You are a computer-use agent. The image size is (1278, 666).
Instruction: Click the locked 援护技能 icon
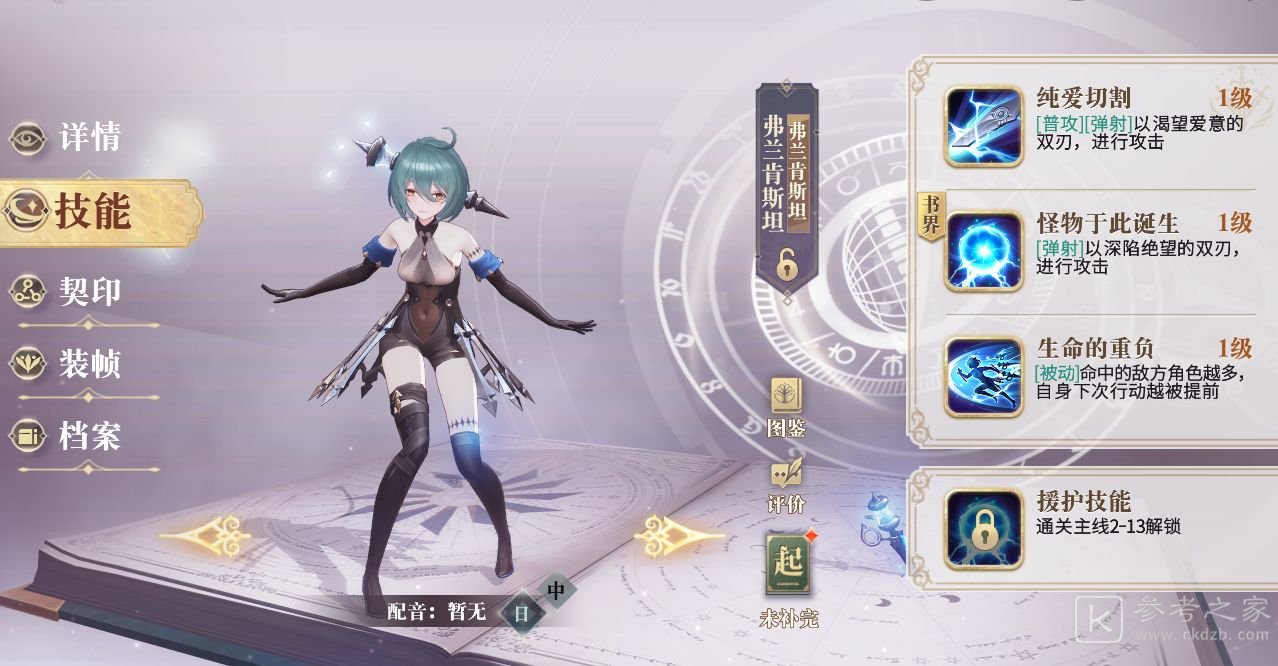click(x=983, y=529)
